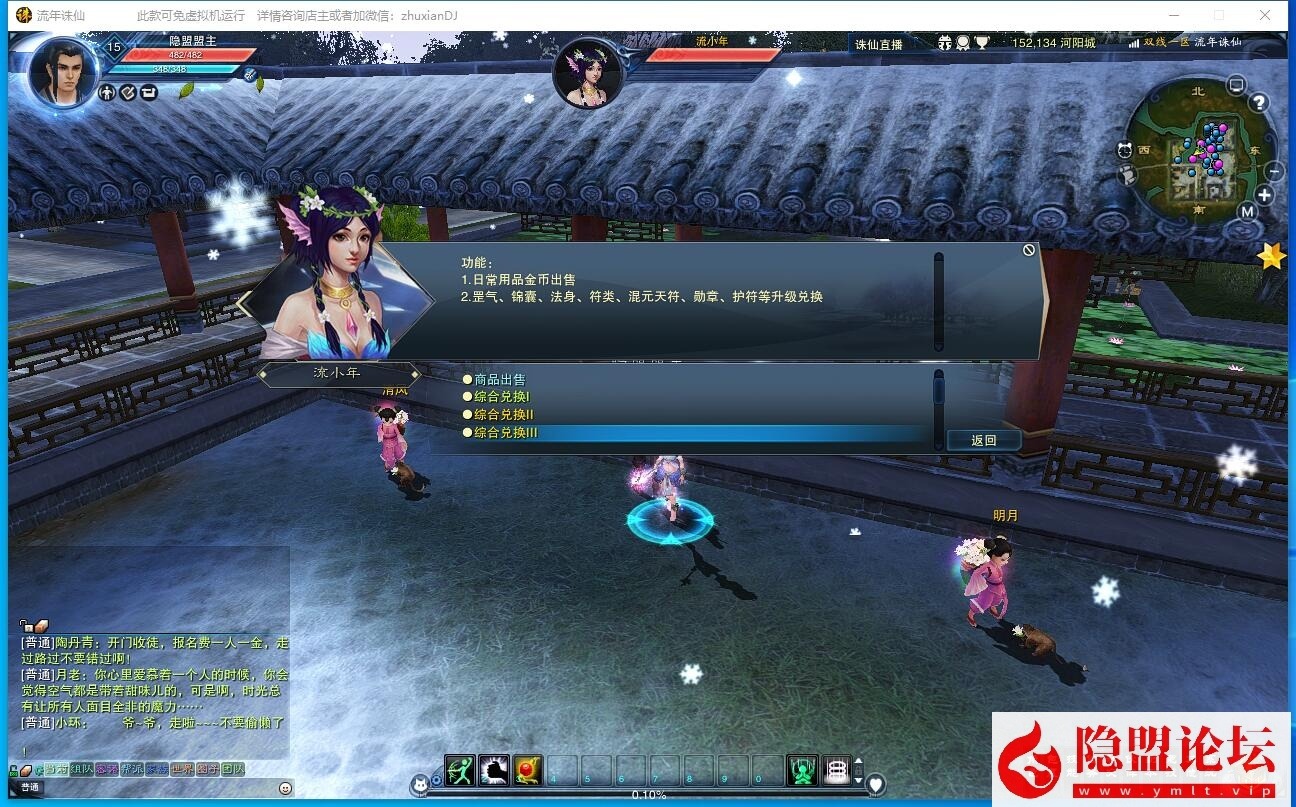Select the red orb skill in slot 3
The image size is (1296, 807).
point(525,770)
